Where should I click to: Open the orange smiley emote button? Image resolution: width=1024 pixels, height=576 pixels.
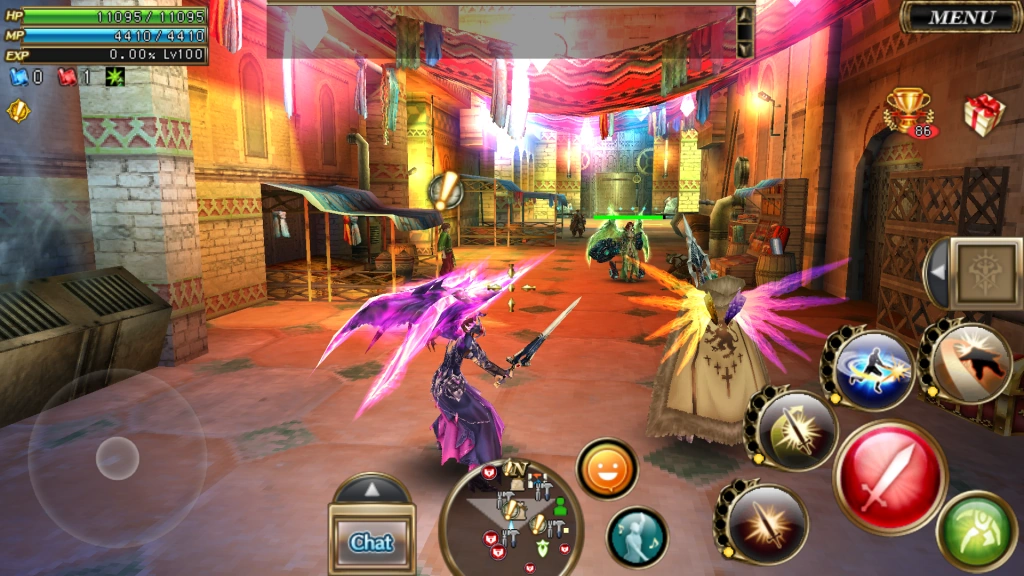(607, 469)
